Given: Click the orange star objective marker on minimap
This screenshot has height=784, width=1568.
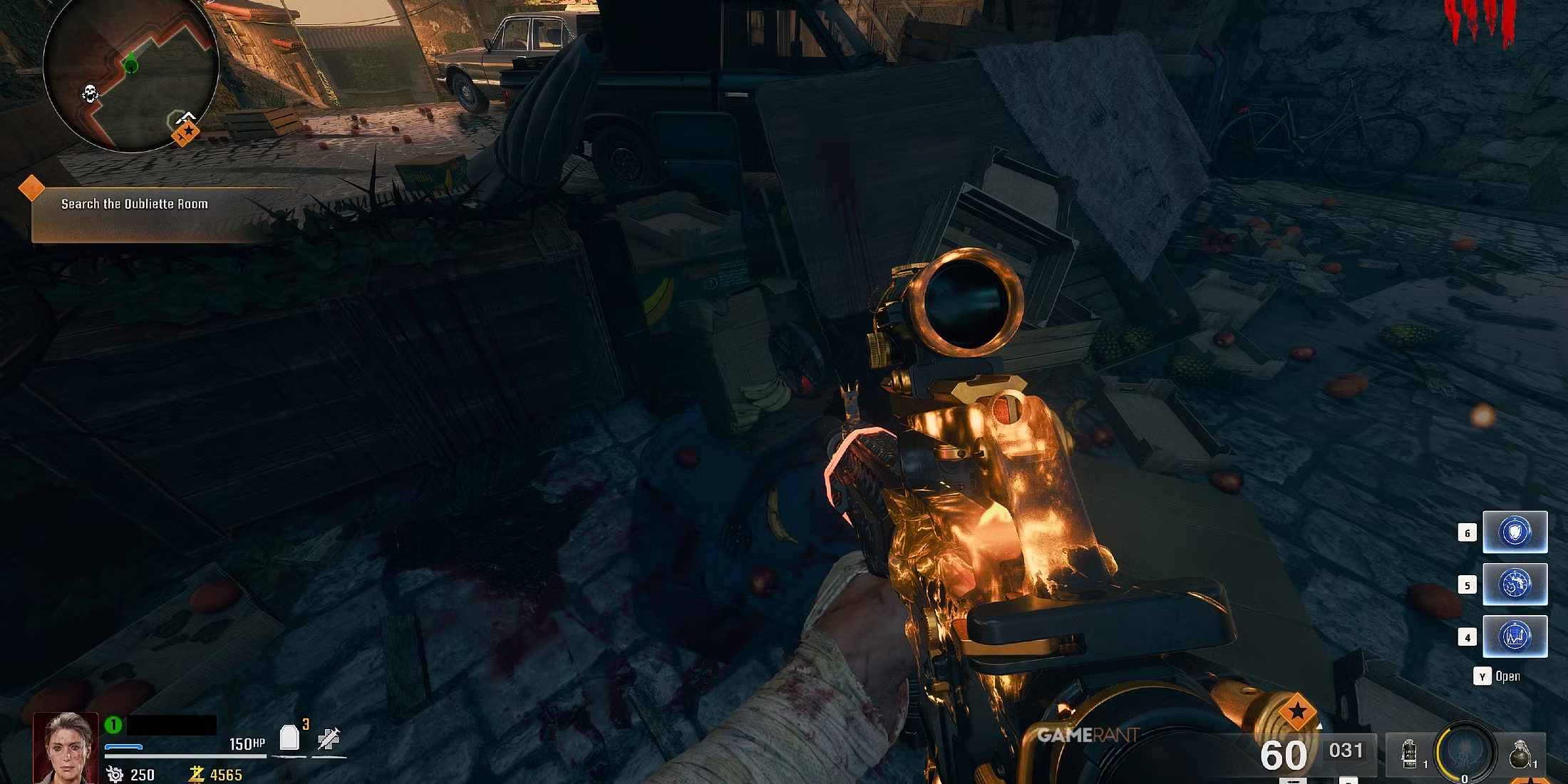Looking at the screenshot, I should pyautogui.click(x=185, y=132).
